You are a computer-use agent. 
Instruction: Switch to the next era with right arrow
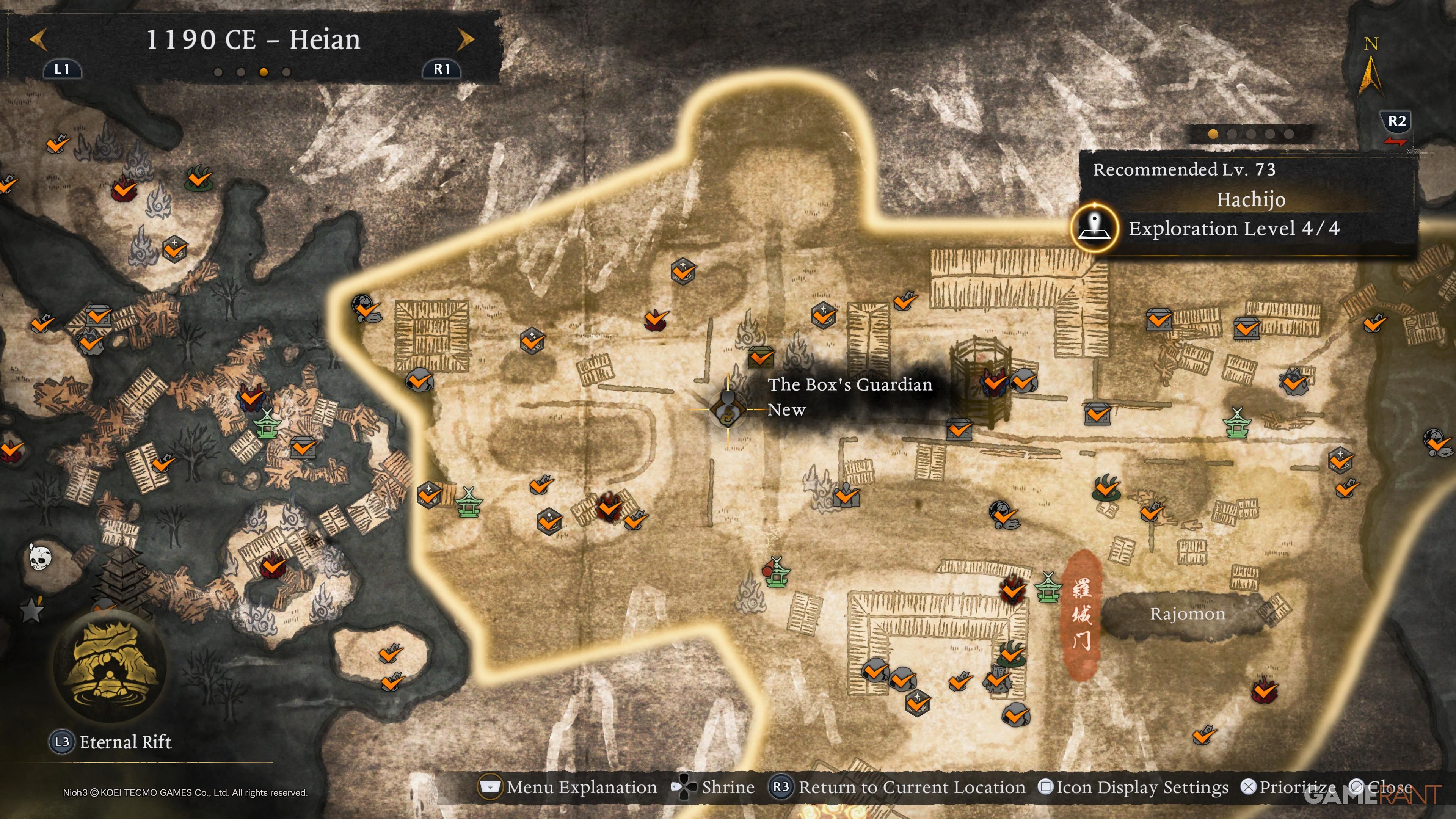465,39
